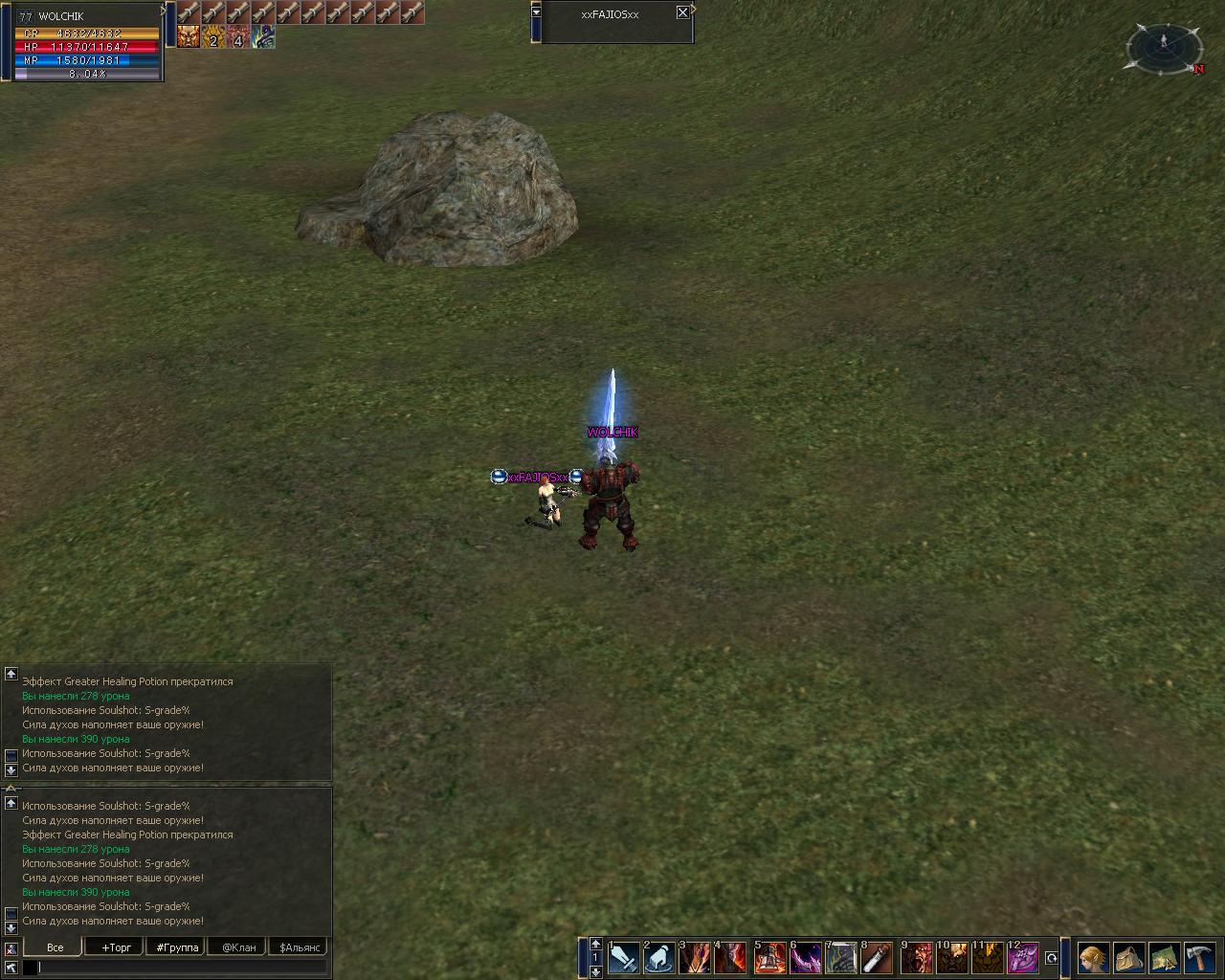Open the character status elf portrait icon

1093,958
